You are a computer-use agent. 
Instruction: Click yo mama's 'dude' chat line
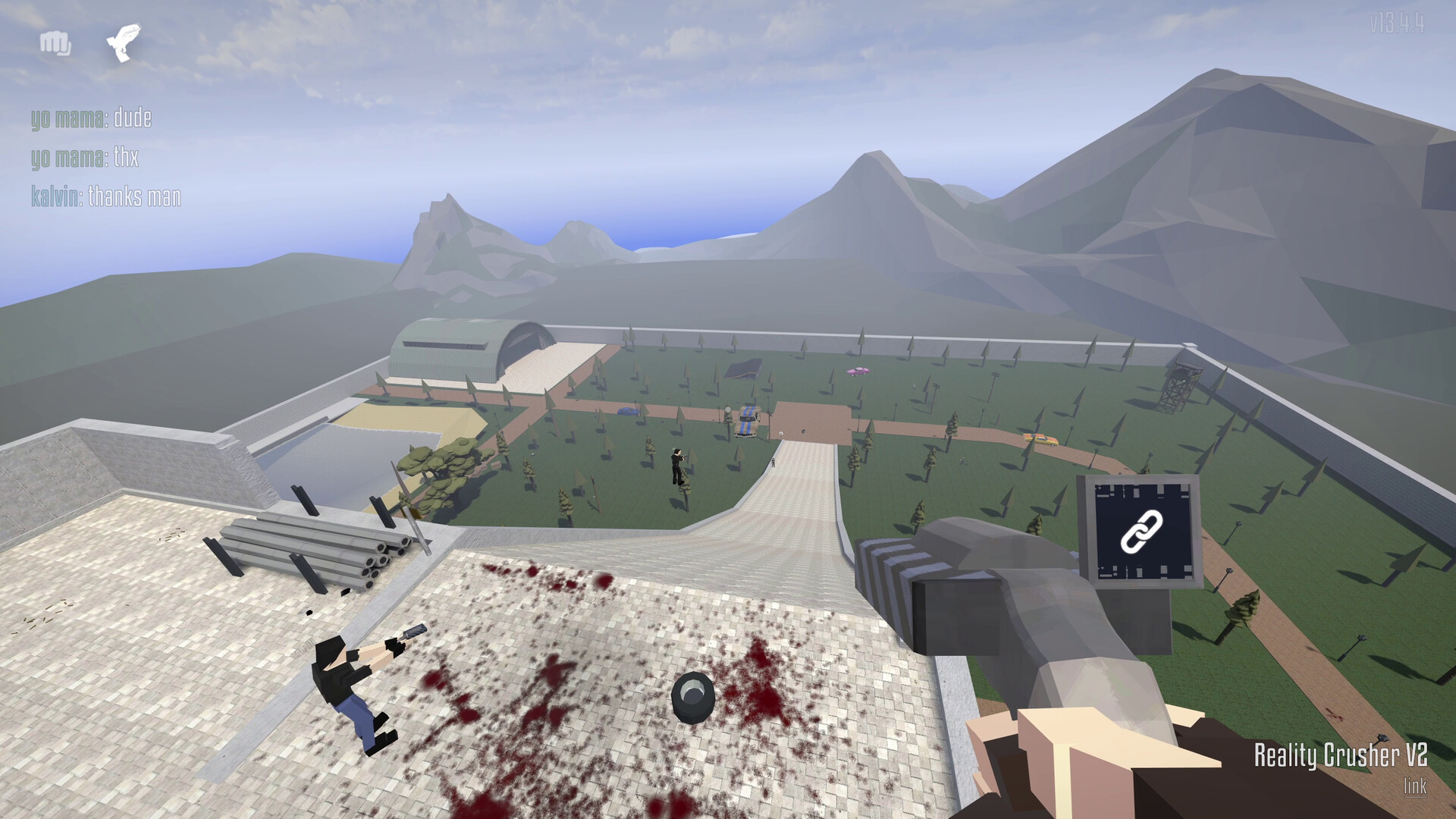[x=91, y=118]
